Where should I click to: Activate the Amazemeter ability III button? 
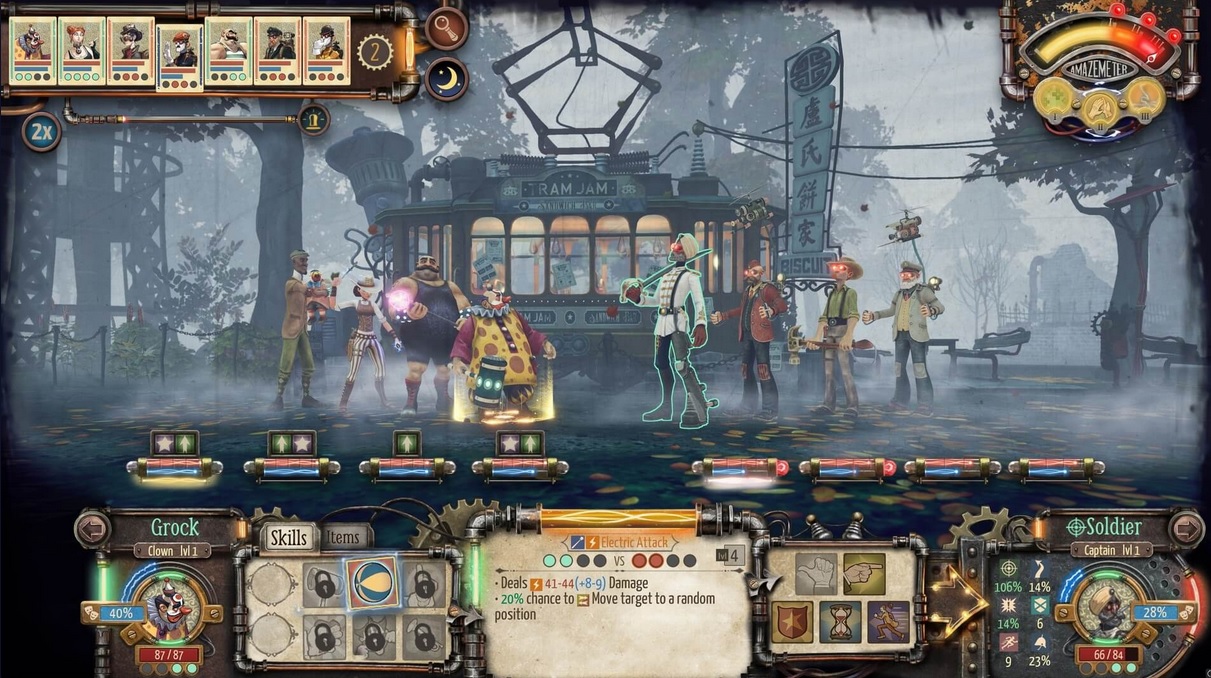tap(1147, 97)
